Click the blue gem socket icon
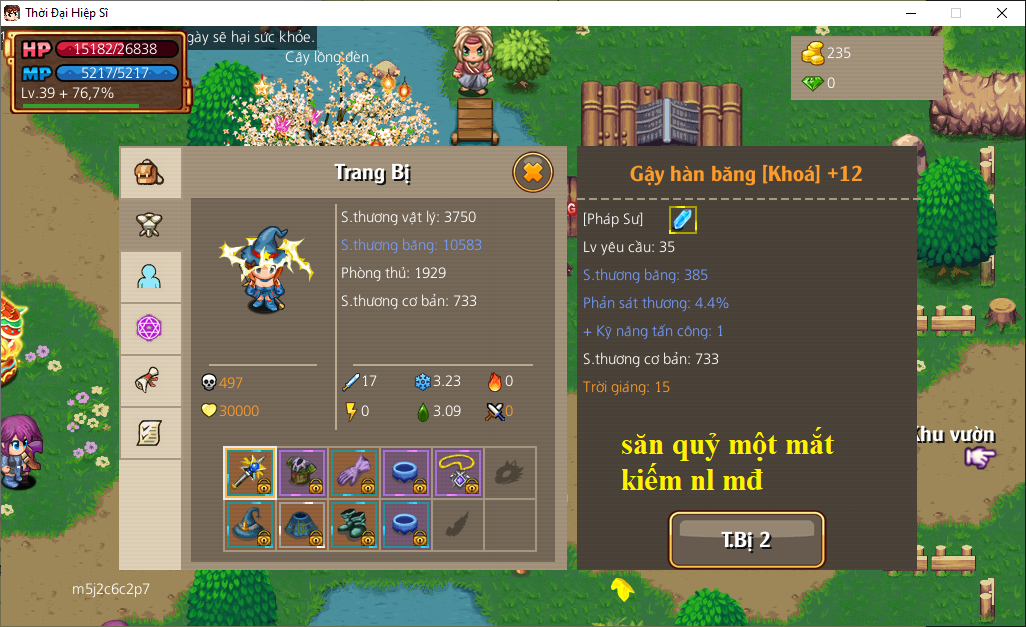The height and width of the screenshot is (627, 1026). 682,220
